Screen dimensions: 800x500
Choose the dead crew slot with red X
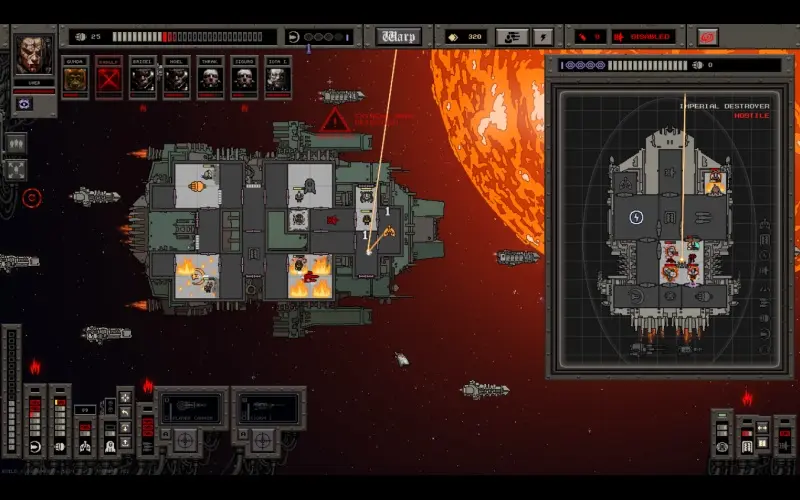(109, 77)
